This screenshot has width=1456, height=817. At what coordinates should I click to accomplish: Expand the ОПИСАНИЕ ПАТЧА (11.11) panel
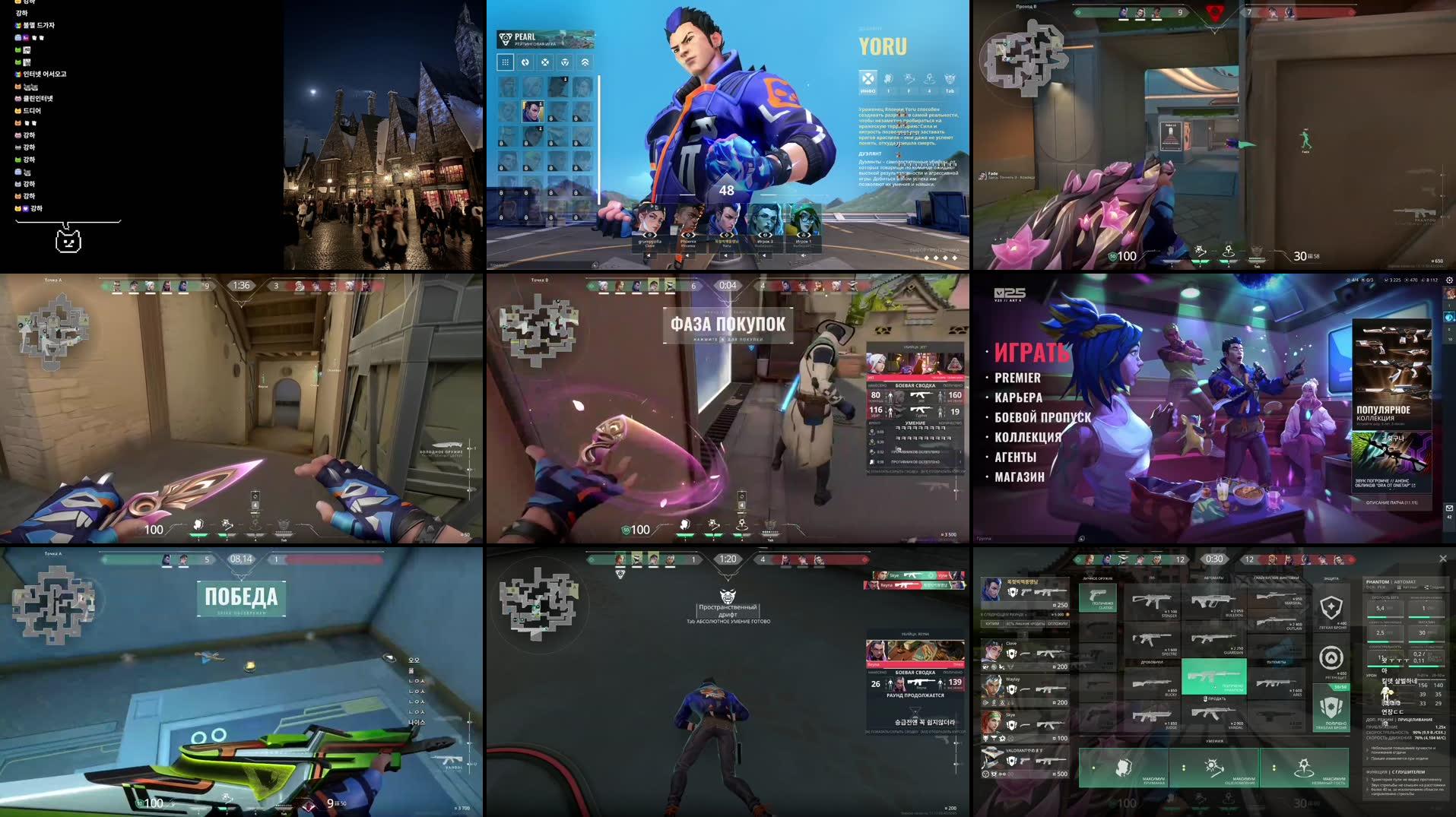point(1390,502)
